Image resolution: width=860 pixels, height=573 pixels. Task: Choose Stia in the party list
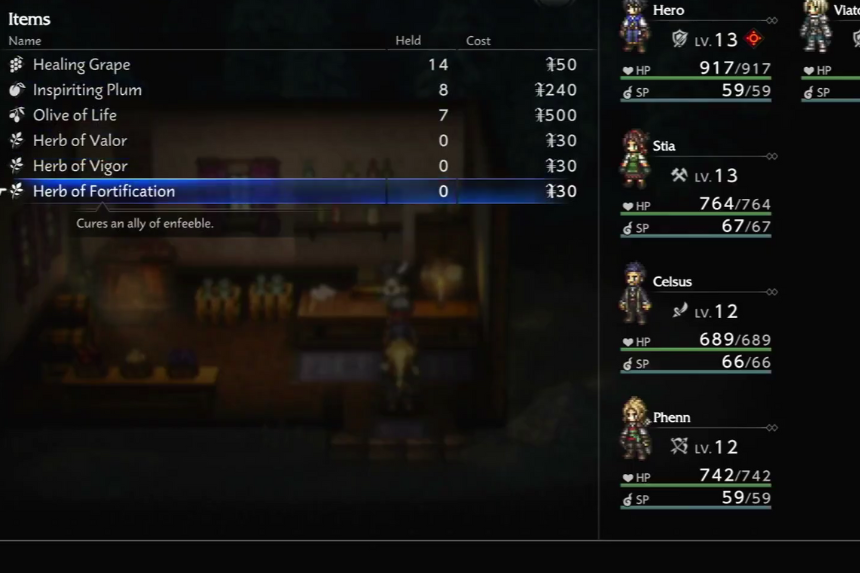tap(697, 188)
